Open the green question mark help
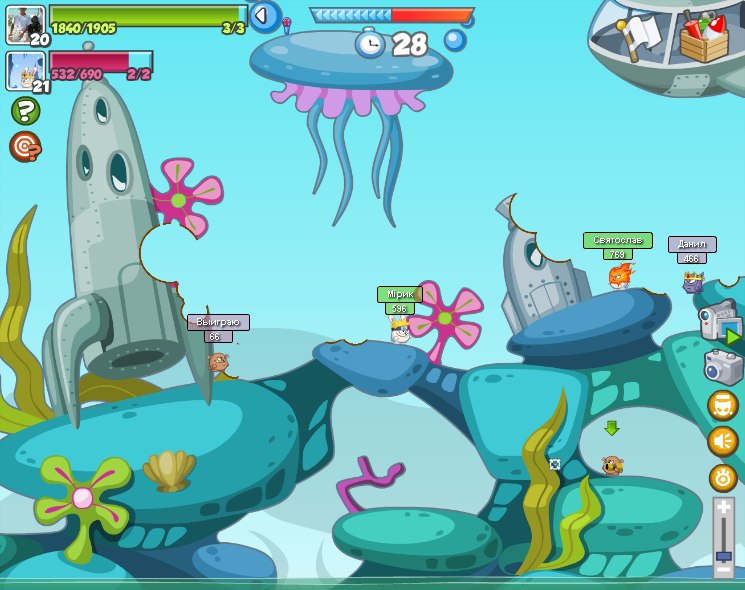Image resolution: width=745 pixels, height=590 pixels. [x=25, y=110]
